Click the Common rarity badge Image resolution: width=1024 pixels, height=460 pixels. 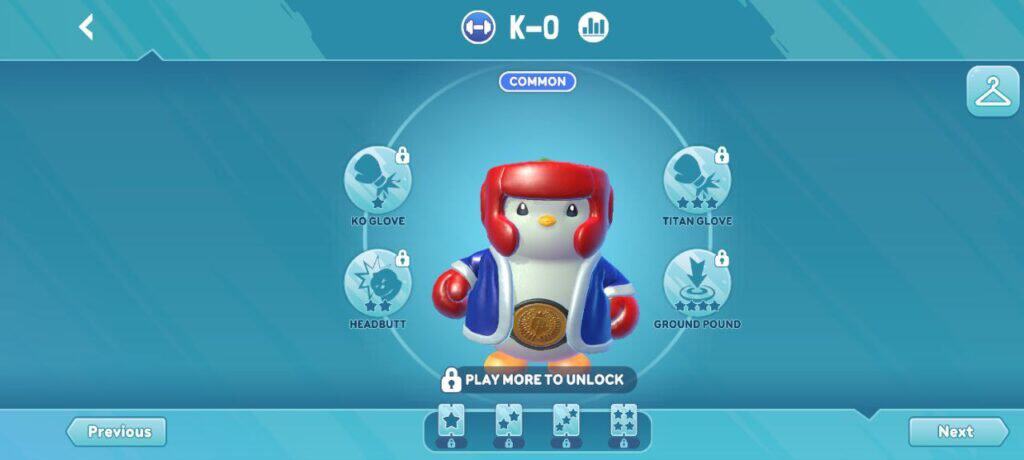pyautogui.click(x=538, y=82)
